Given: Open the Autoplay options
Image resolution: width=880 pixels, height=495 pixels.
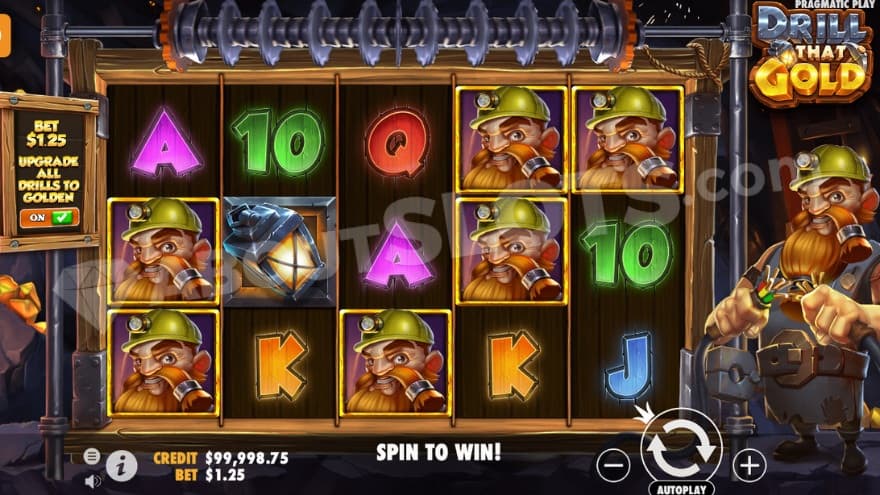Looking at the screenshot, I should pos(680,489).
